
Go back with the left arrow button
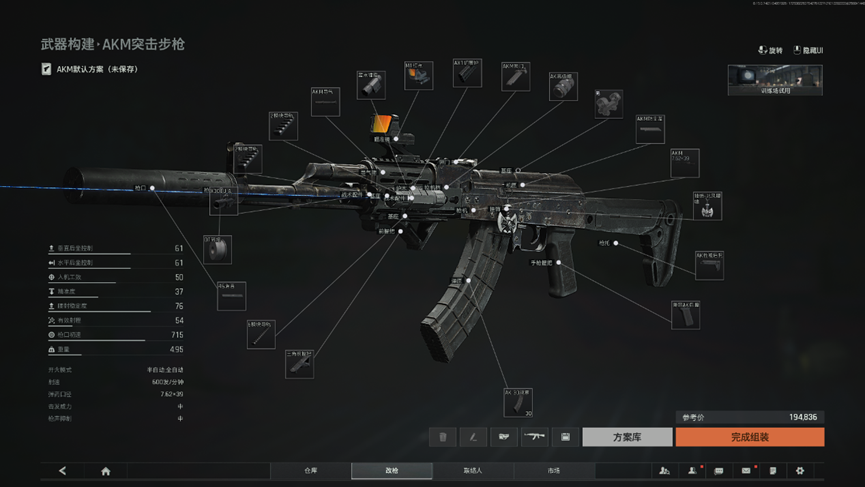62,471
